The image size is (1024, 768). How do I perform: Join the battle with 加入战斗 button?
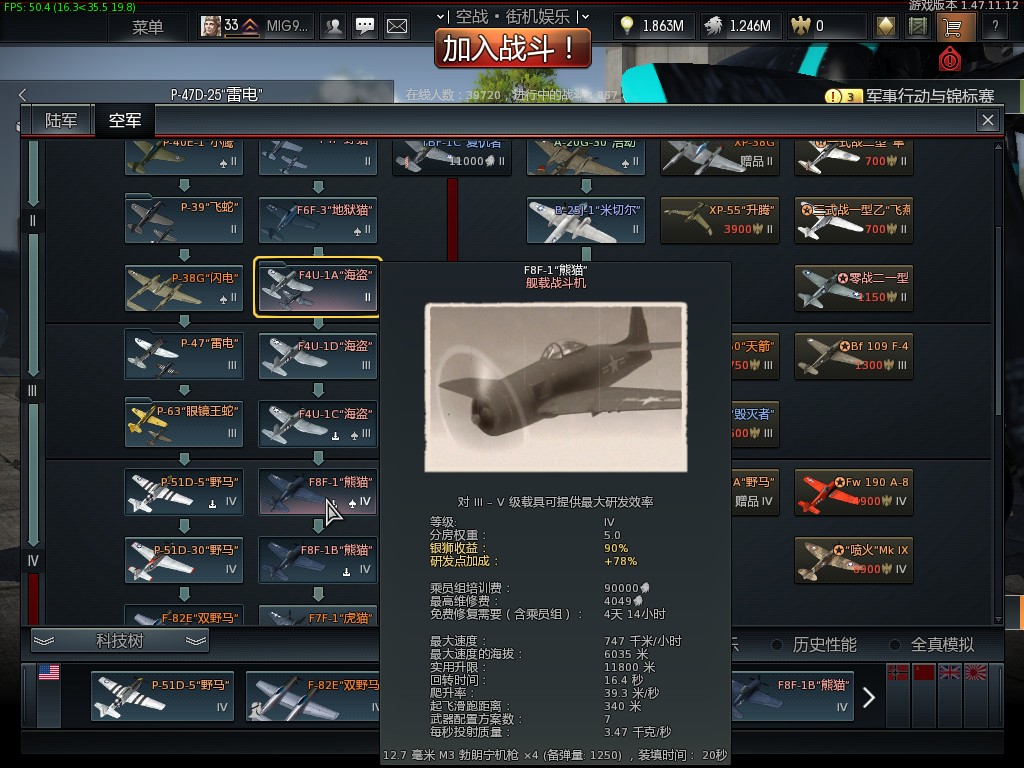[x=512, y=47]
